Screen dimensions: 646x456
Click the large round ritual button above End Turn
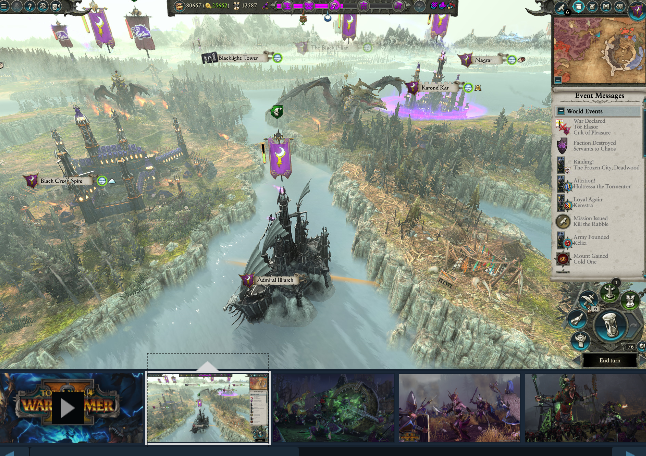(609, 323)
